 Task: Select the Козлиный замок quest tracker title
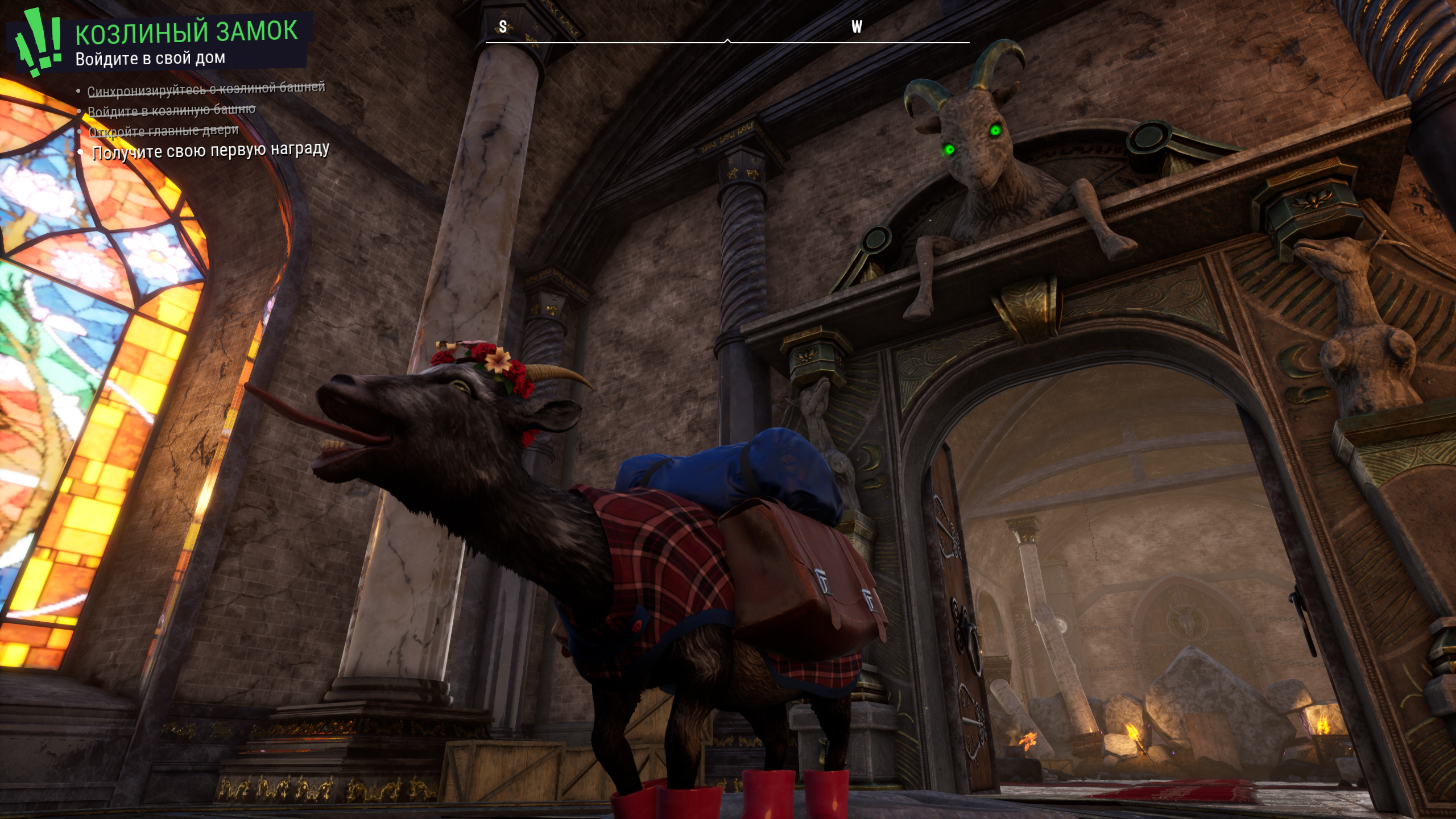click(187, 32)
